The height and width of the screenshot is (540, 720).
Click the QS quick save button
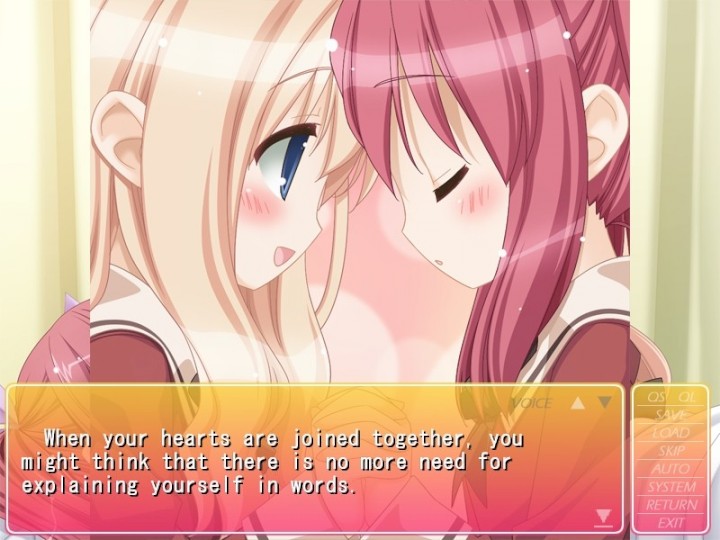click(x=656, y=397)
